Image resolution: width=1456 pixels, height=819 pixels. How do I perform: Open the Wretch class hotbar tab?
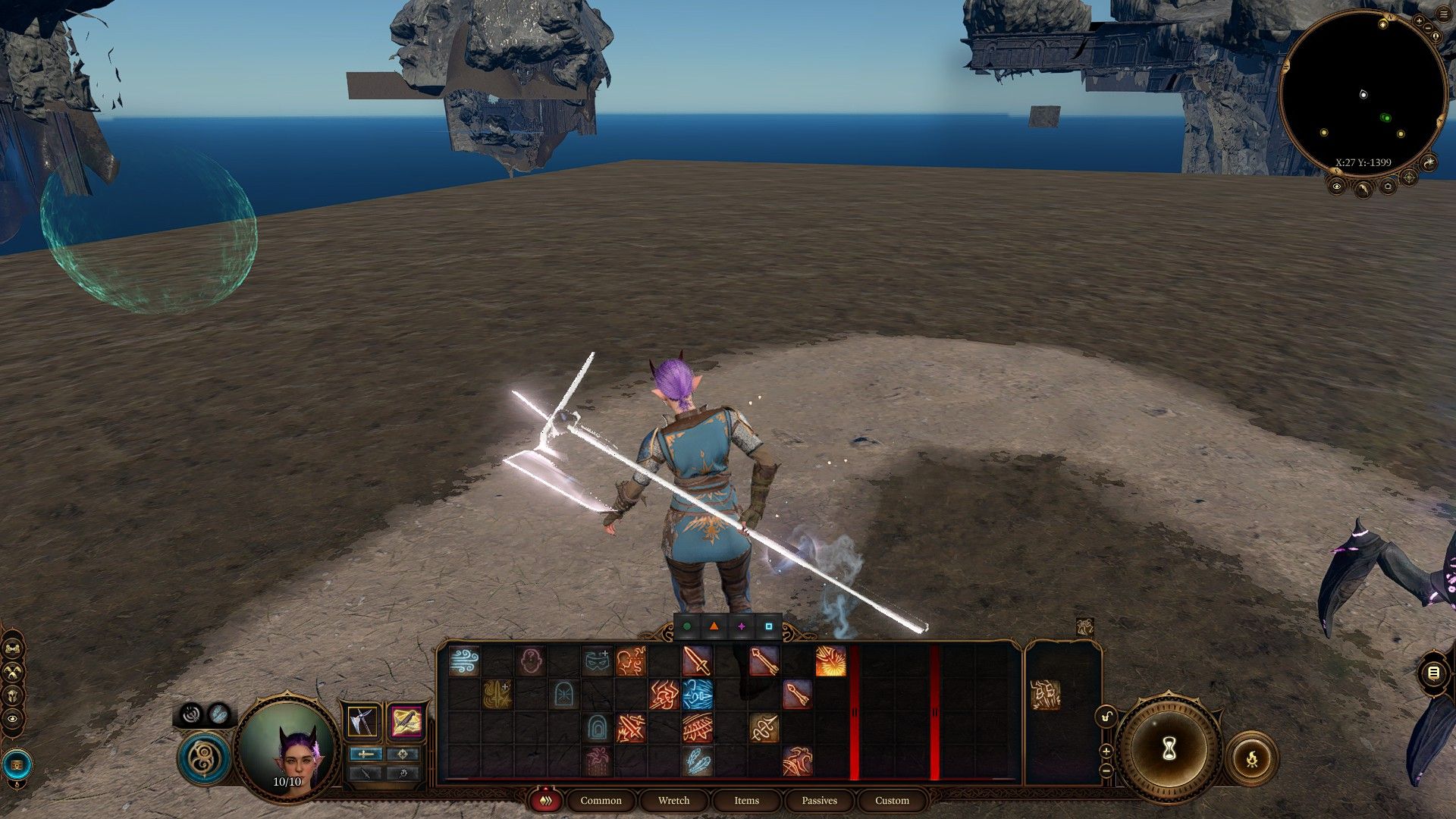click(673, 800)
